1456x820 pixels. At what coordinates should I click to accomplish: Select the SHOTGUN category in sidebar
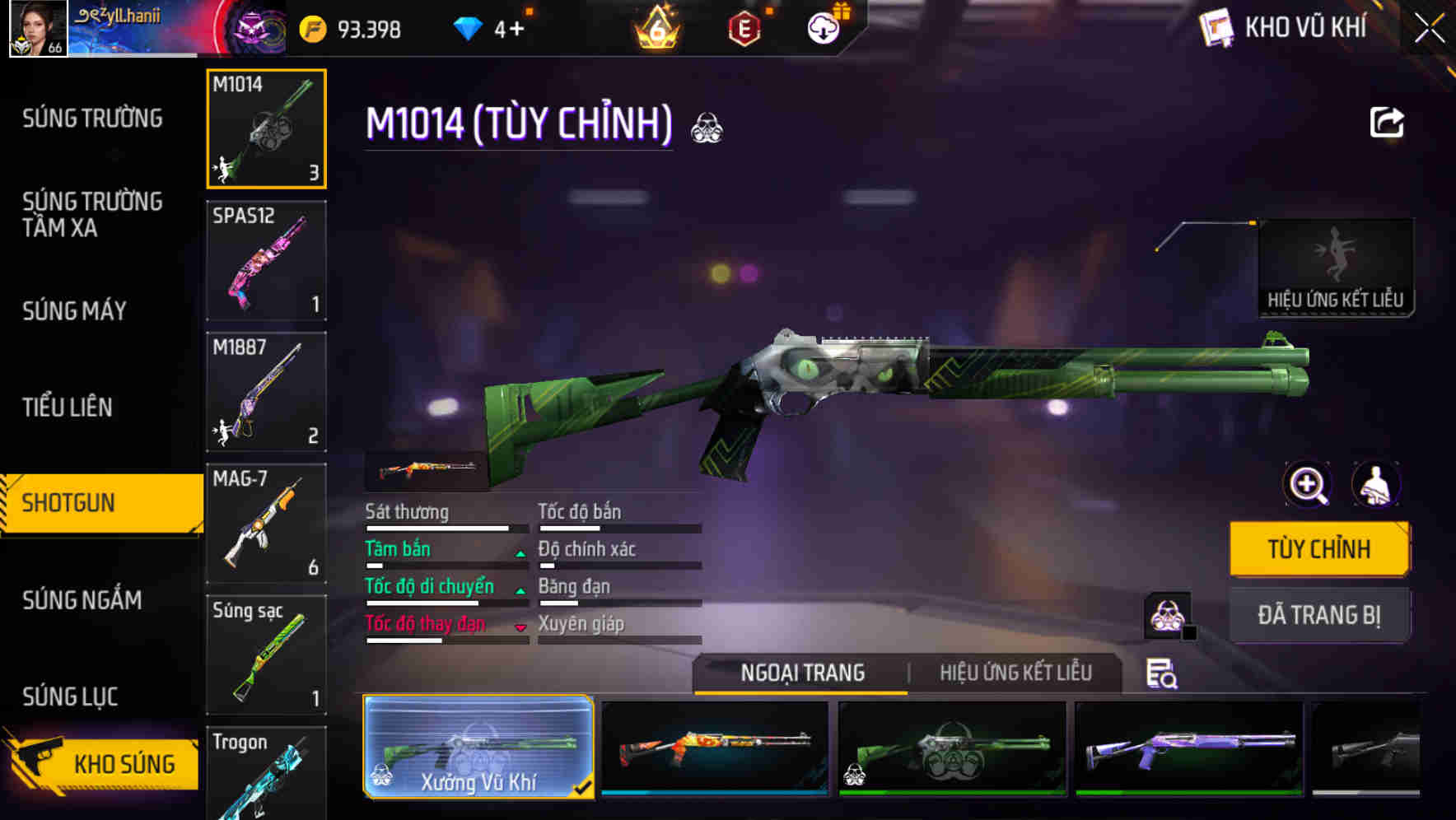[x=70, y=502]
